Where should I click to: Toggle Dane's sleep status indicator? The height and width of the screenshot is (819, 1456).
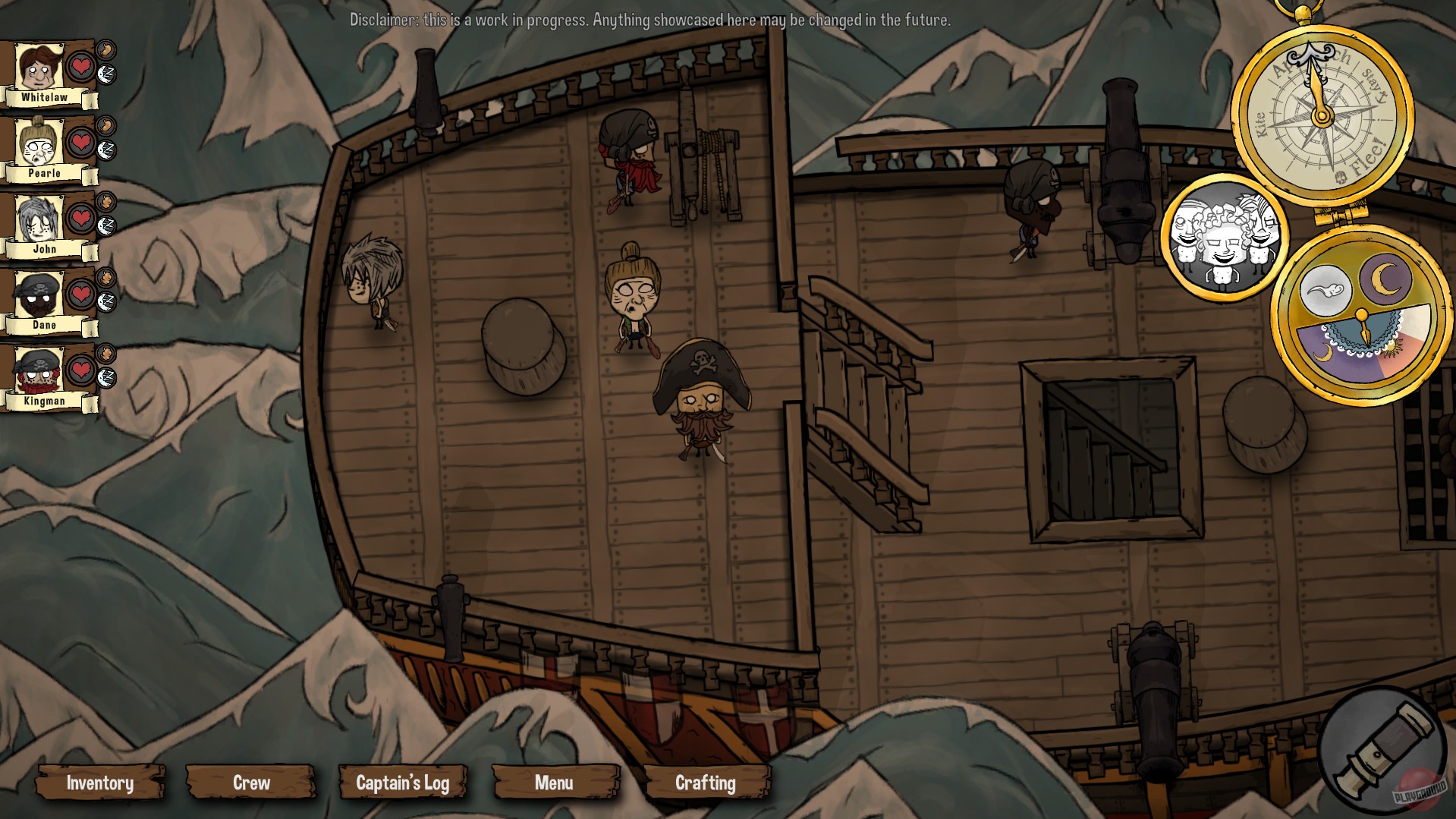point(105,301)
